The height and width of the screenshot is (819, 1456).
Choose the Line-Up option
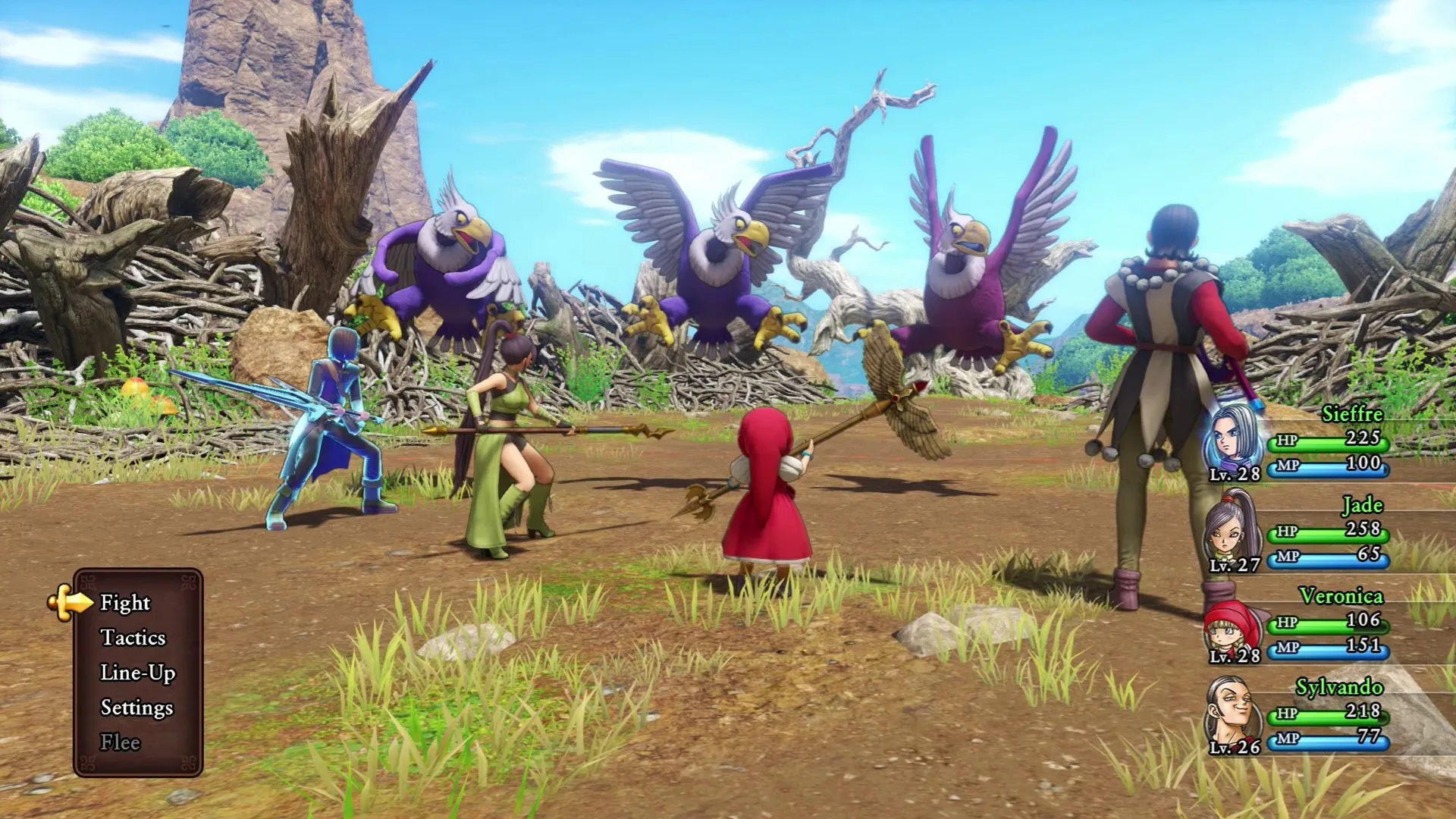click(138, 673)
